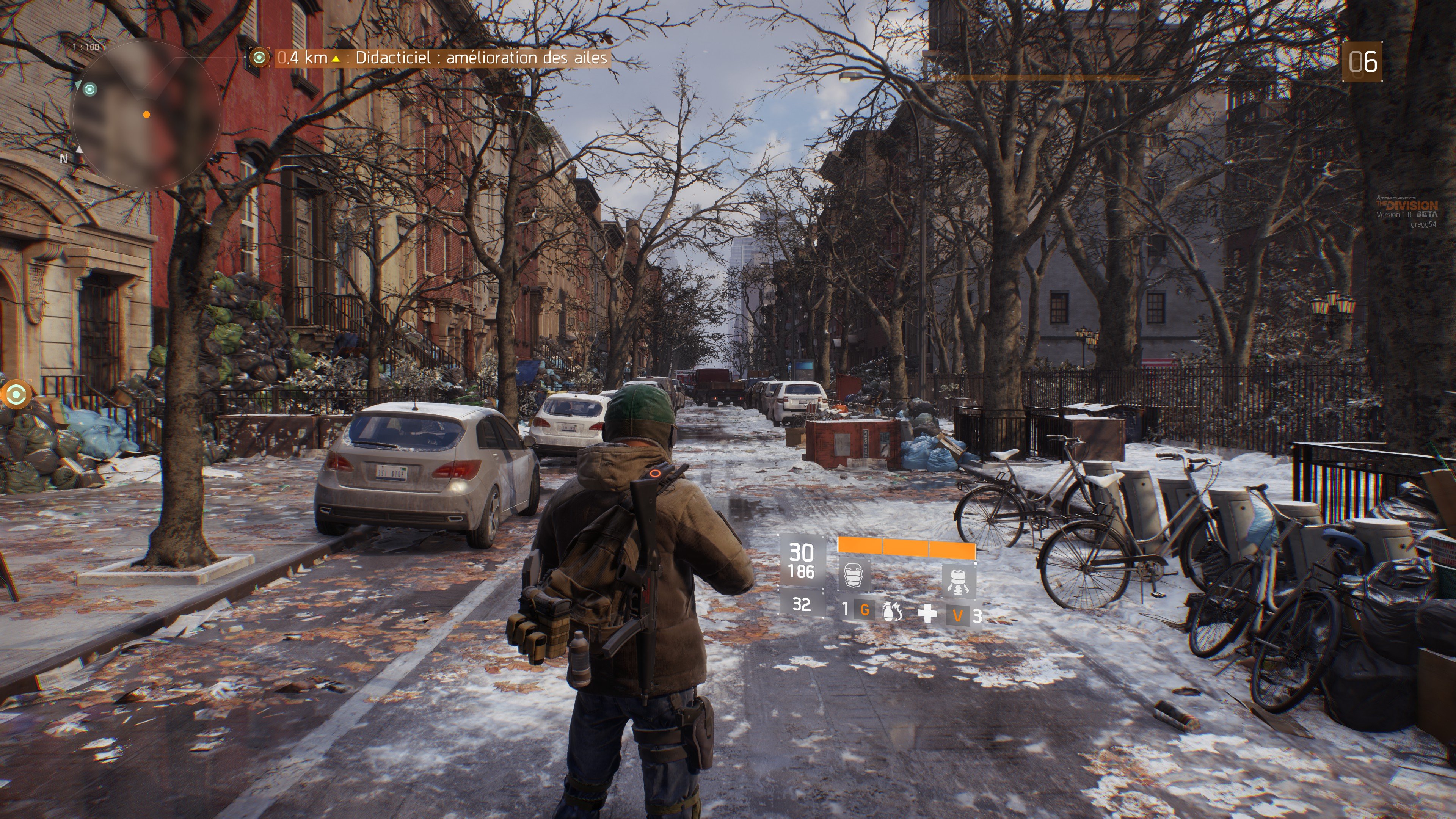Deploy the turret skill icon

pos(958,581)
